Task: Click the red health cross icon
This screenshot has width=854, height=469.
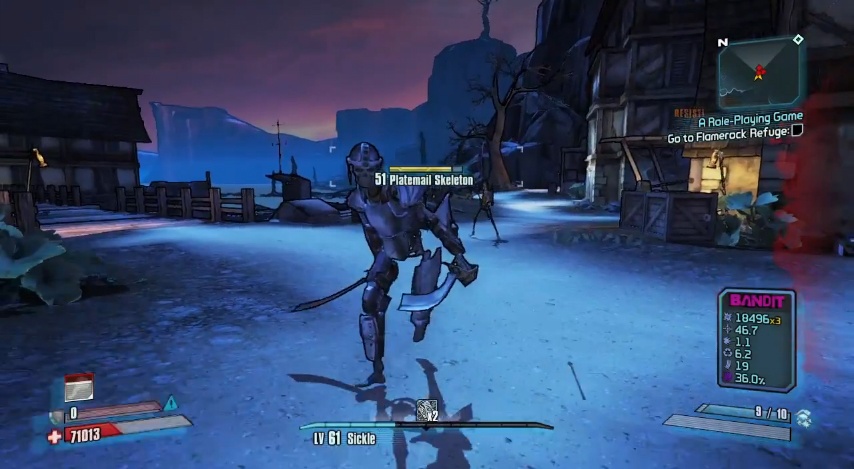Action: pos(54,436)
